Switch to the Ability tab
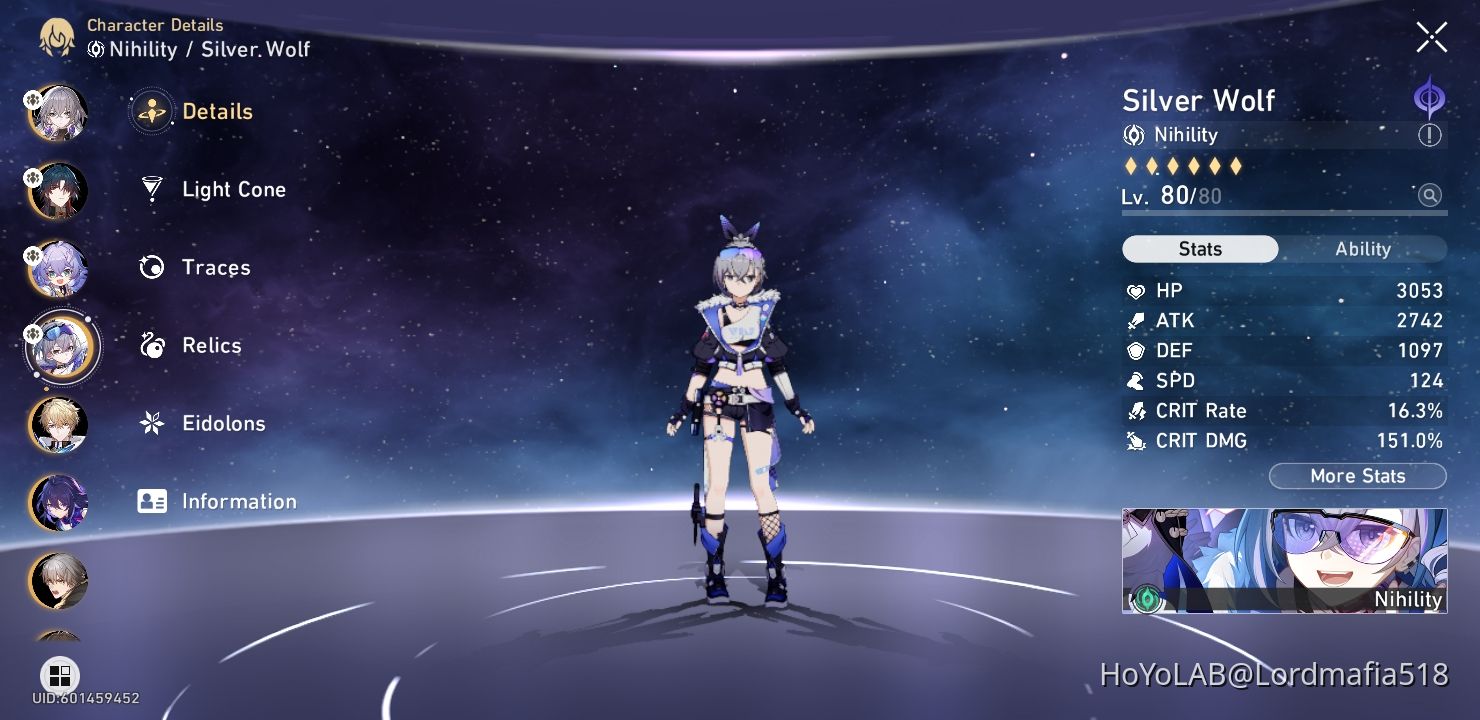 point(1364,249)
